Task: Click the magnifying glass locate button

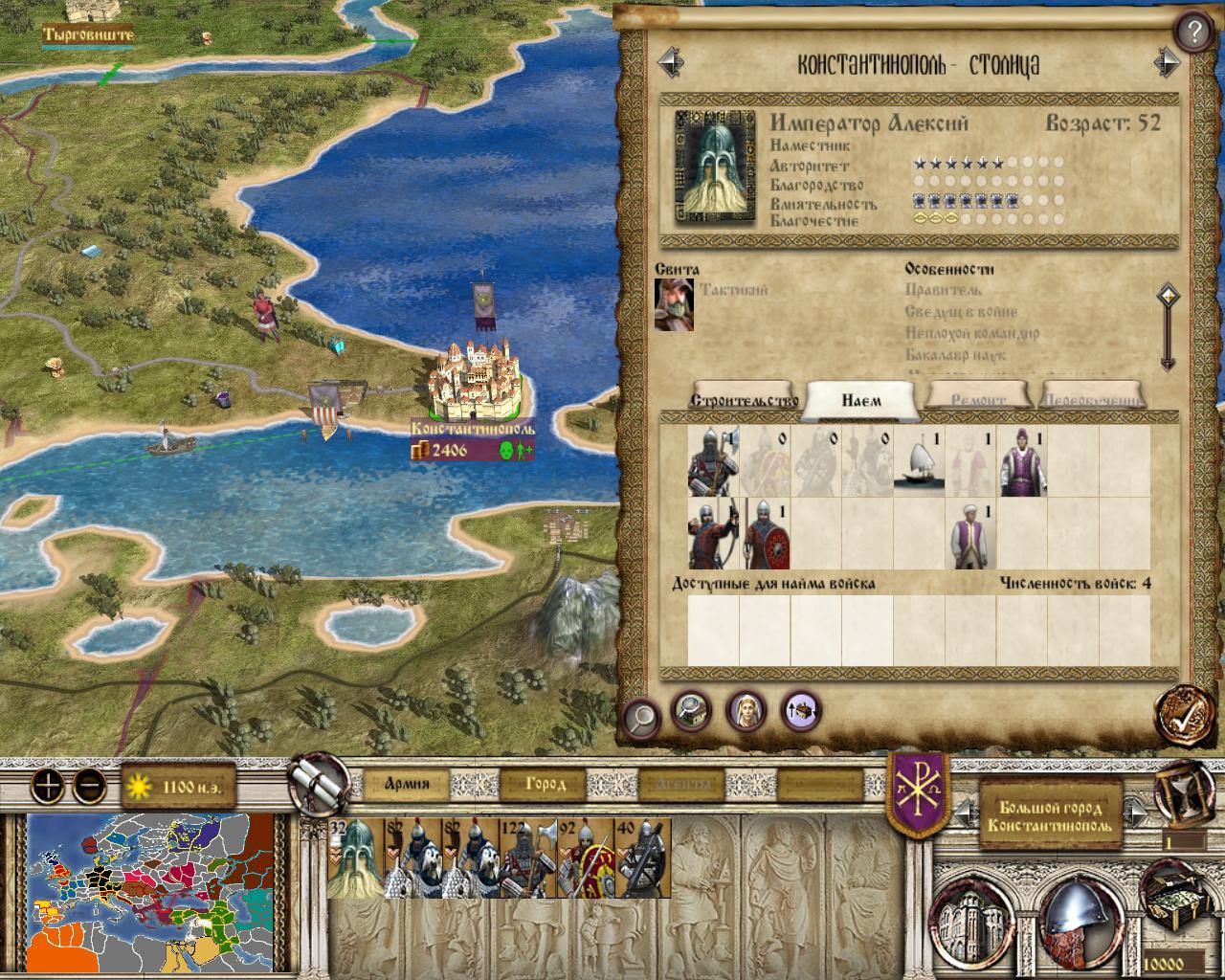Action: (x=640, y=715)
